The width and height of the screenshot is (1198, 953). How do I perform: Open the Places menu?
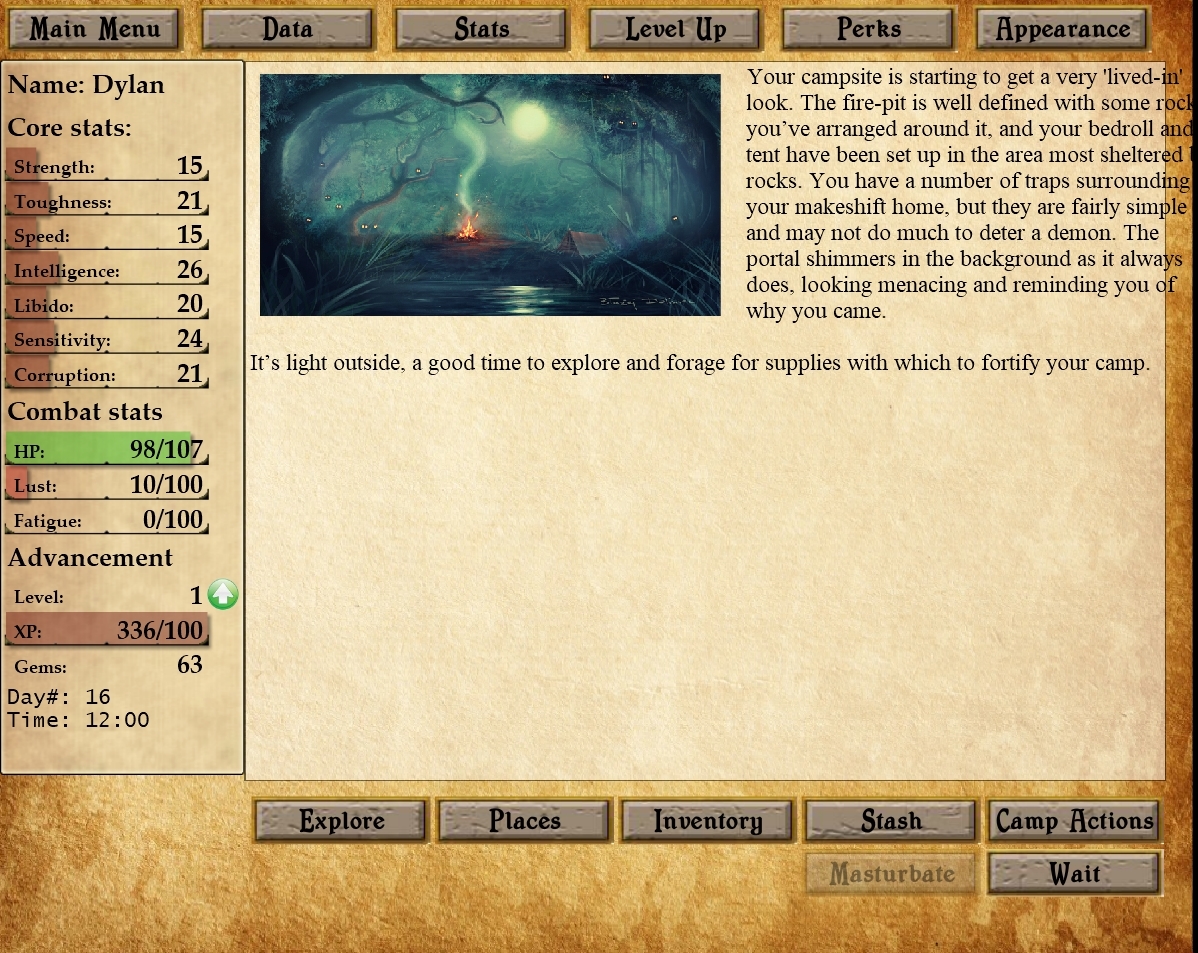[524, 821]
